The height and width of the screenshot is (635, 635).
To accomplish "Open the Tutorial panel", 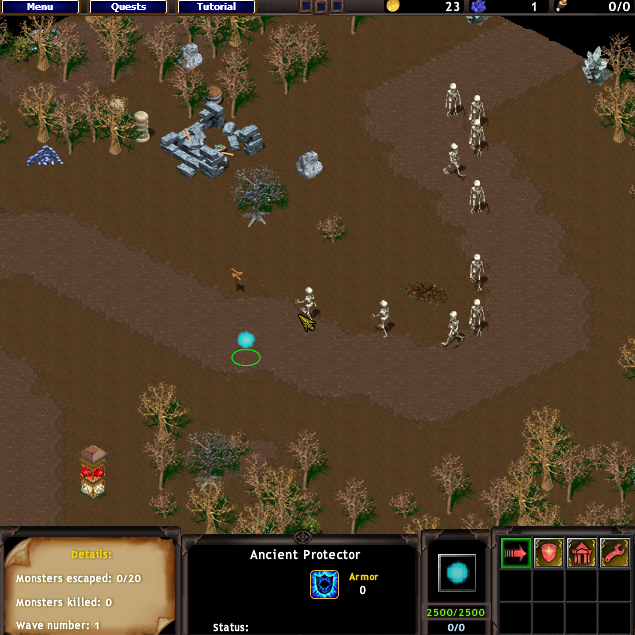I will [x=216, y=7].
